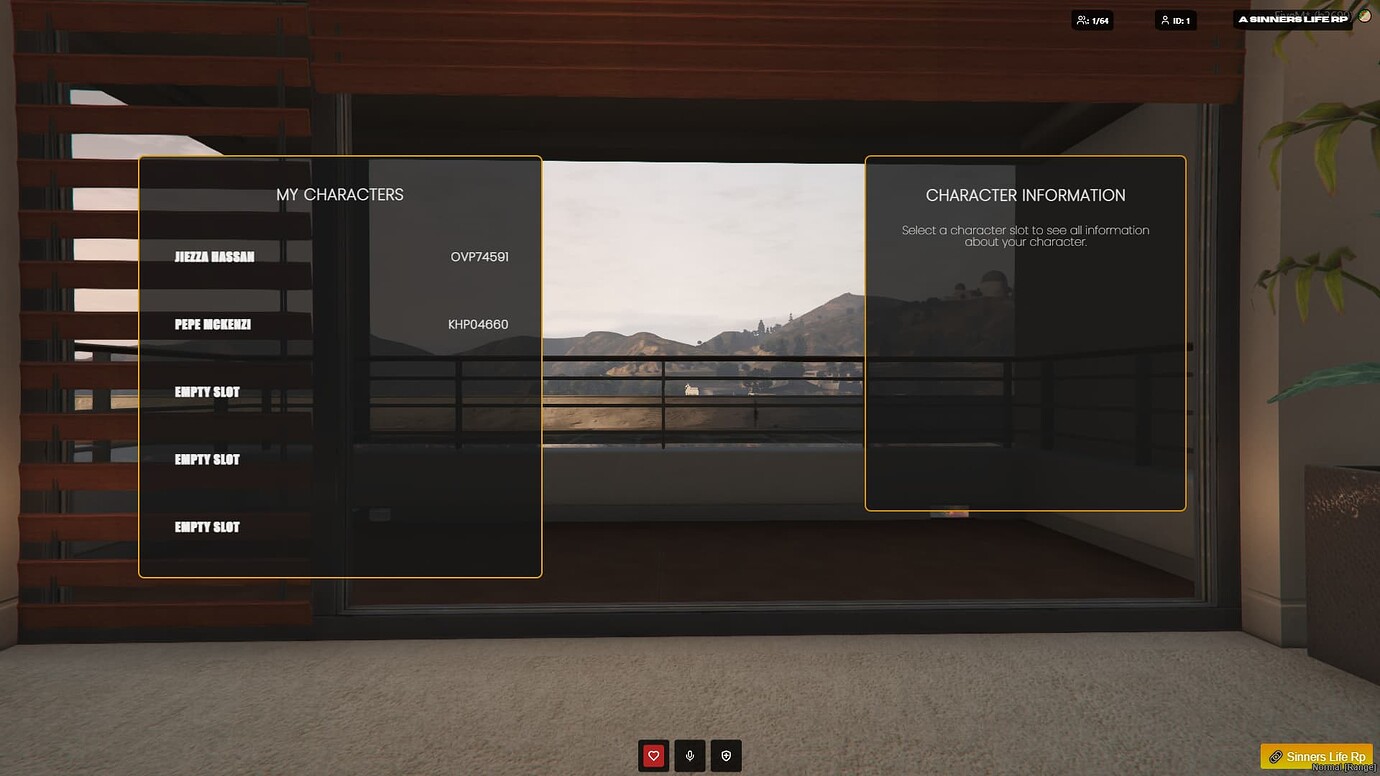Screen dimensions: 1380x776
Task: Click the person icon beside ID: 1
Action: [1164, 19]
